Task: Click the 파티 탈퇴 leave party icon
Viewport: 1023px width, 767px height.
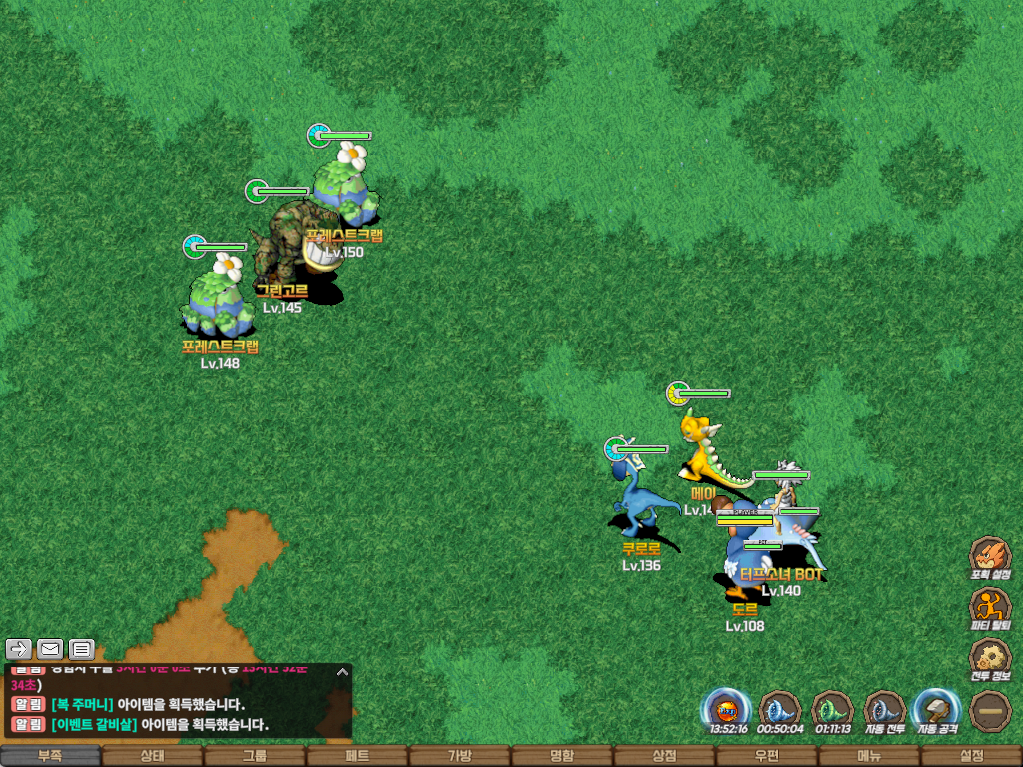Action: (989, 607)
